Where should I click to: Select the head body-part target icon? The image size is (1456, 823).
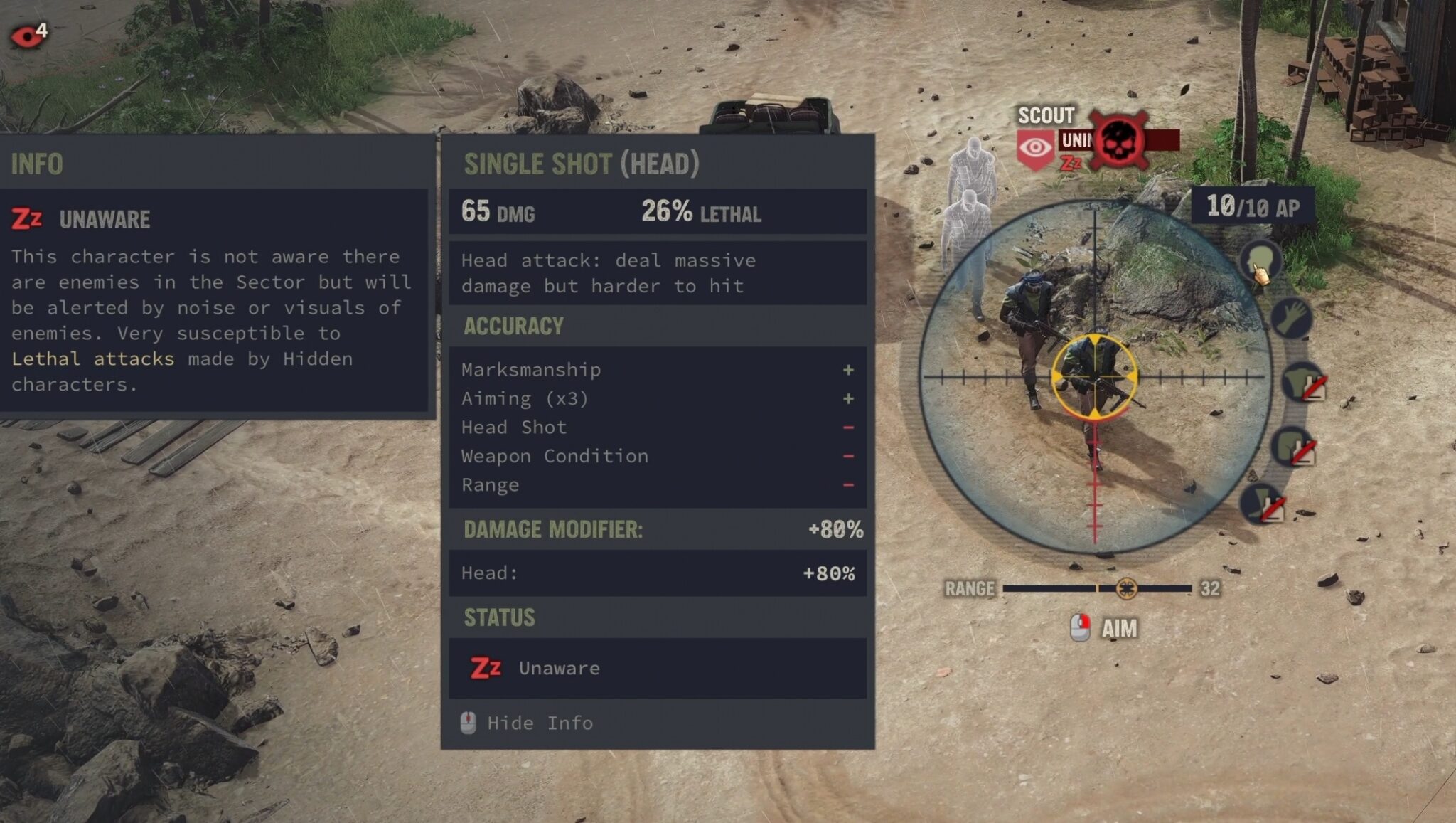[x=1260, y=260]
